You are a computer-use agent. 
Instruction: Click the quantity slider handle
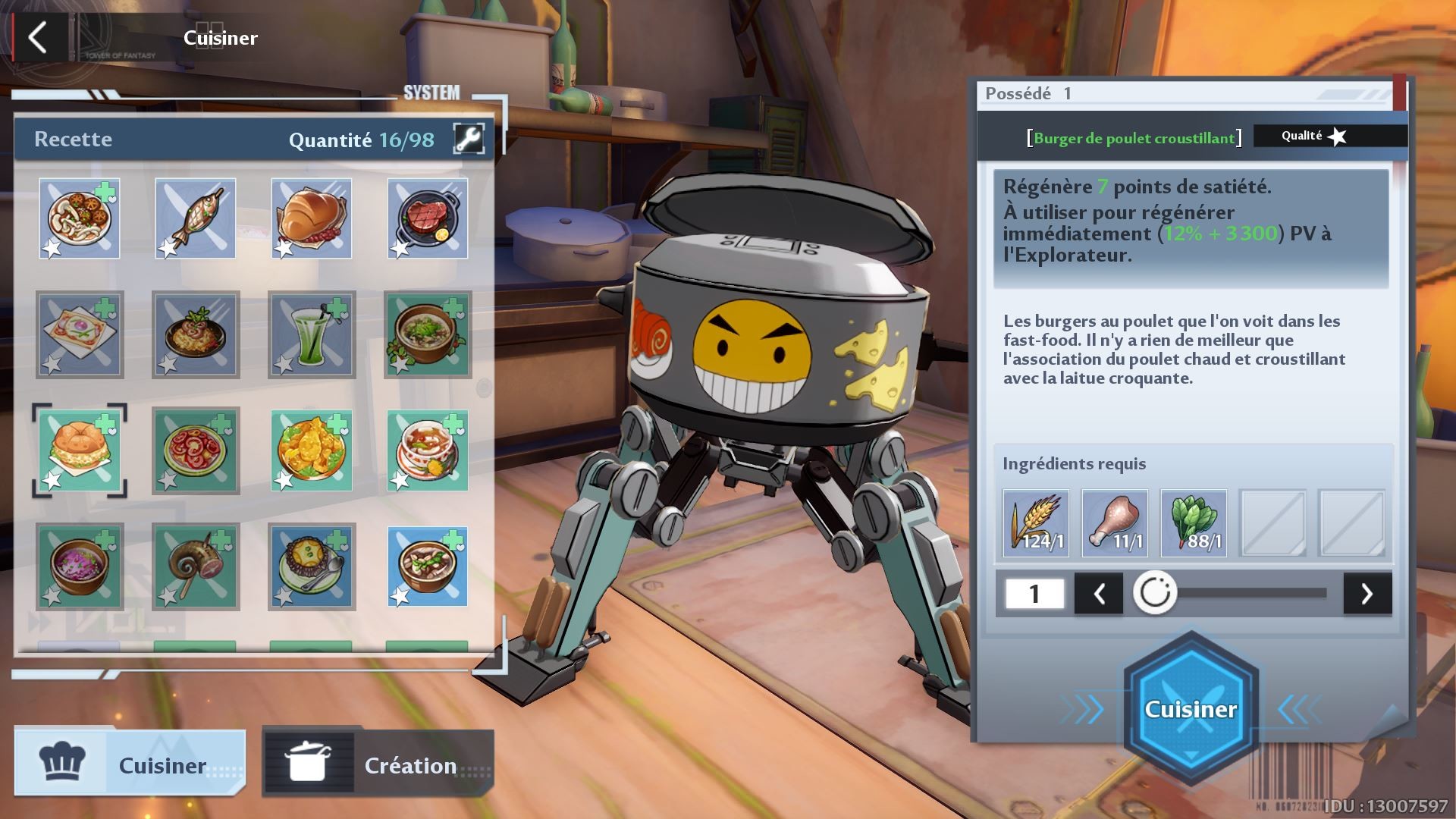pos(1155,592)
